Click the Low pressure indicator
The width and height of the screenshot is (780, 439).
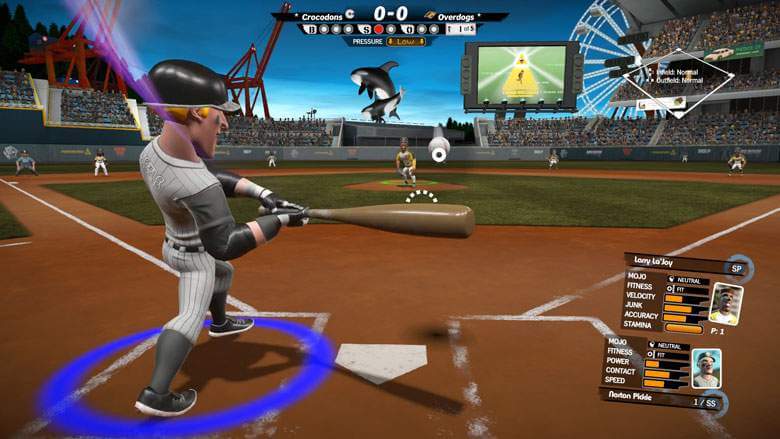click(406, 41)
